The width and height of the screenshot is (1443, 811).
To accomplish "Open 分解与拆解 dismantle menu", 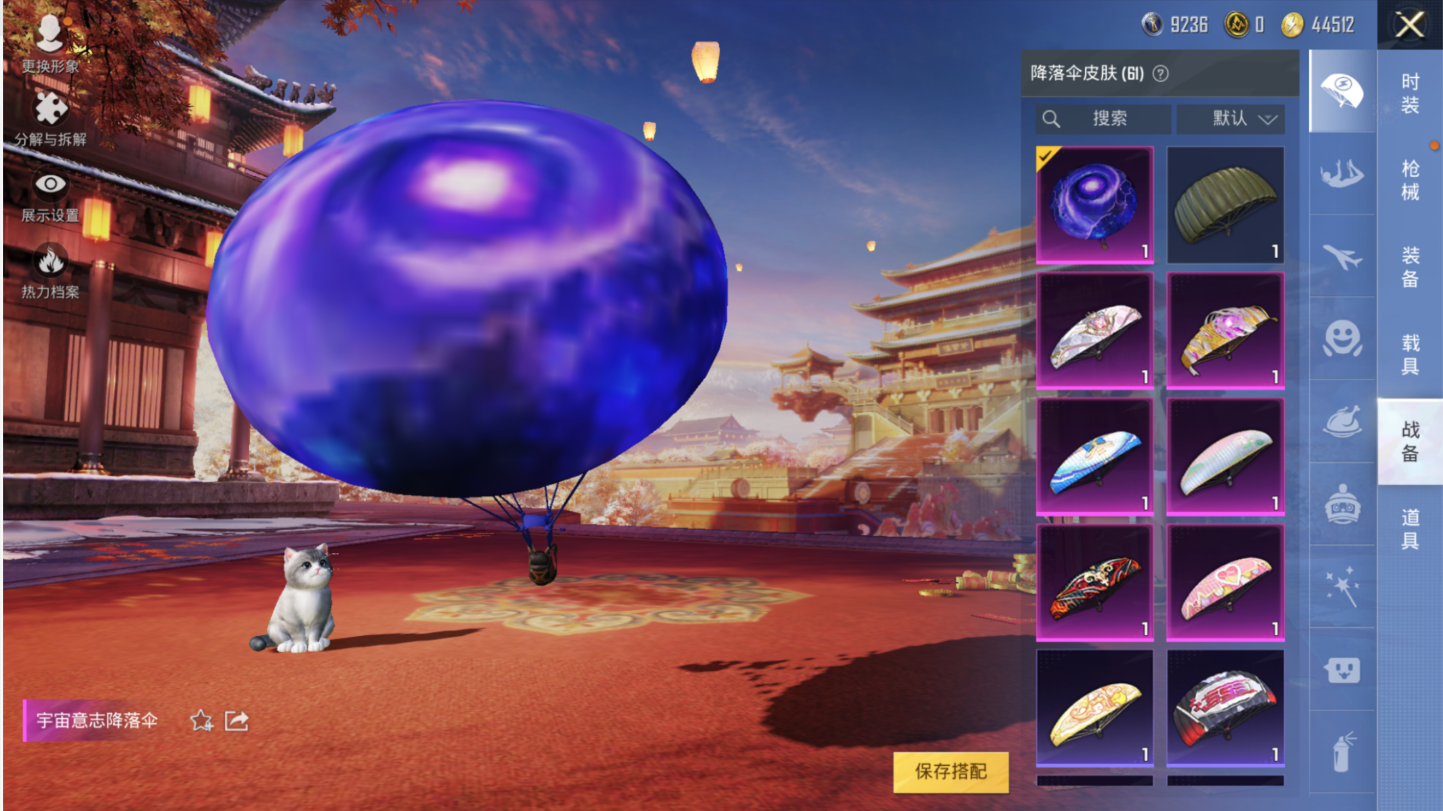I will click(x=50, y=119).
